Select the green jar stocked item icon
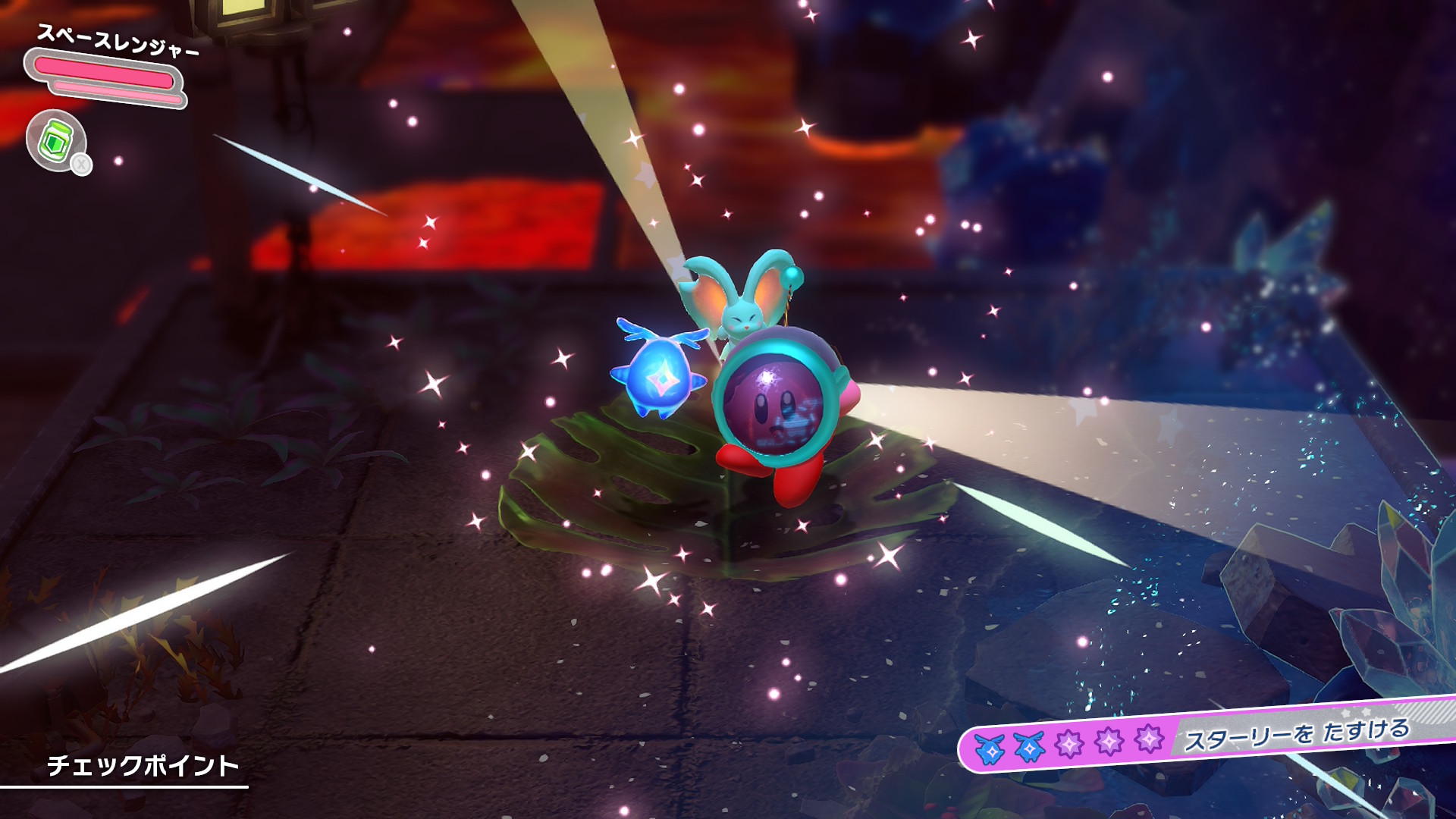Image resolution: width=1456 pixels, height=819 pixels. coord(56,141)
